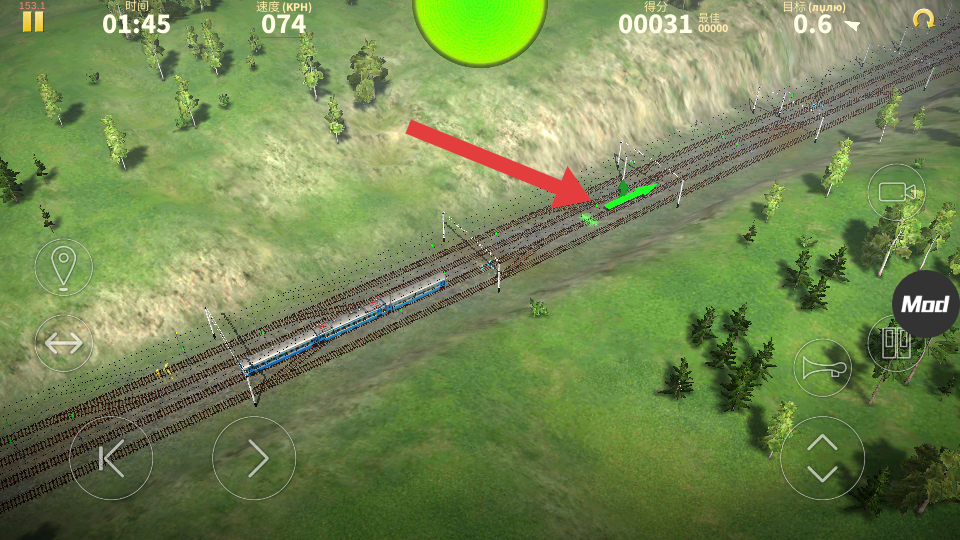Viewport: 960px width, 540px height.
Task: Tap the right chevron arrow button
Action: 254,458
